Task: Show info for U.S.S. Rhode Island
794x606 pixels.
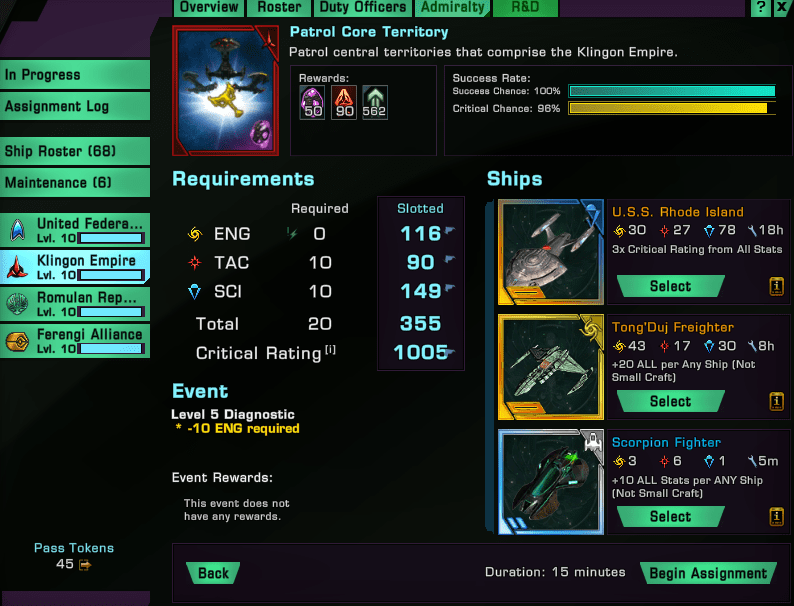Action: tap(776, 286)
